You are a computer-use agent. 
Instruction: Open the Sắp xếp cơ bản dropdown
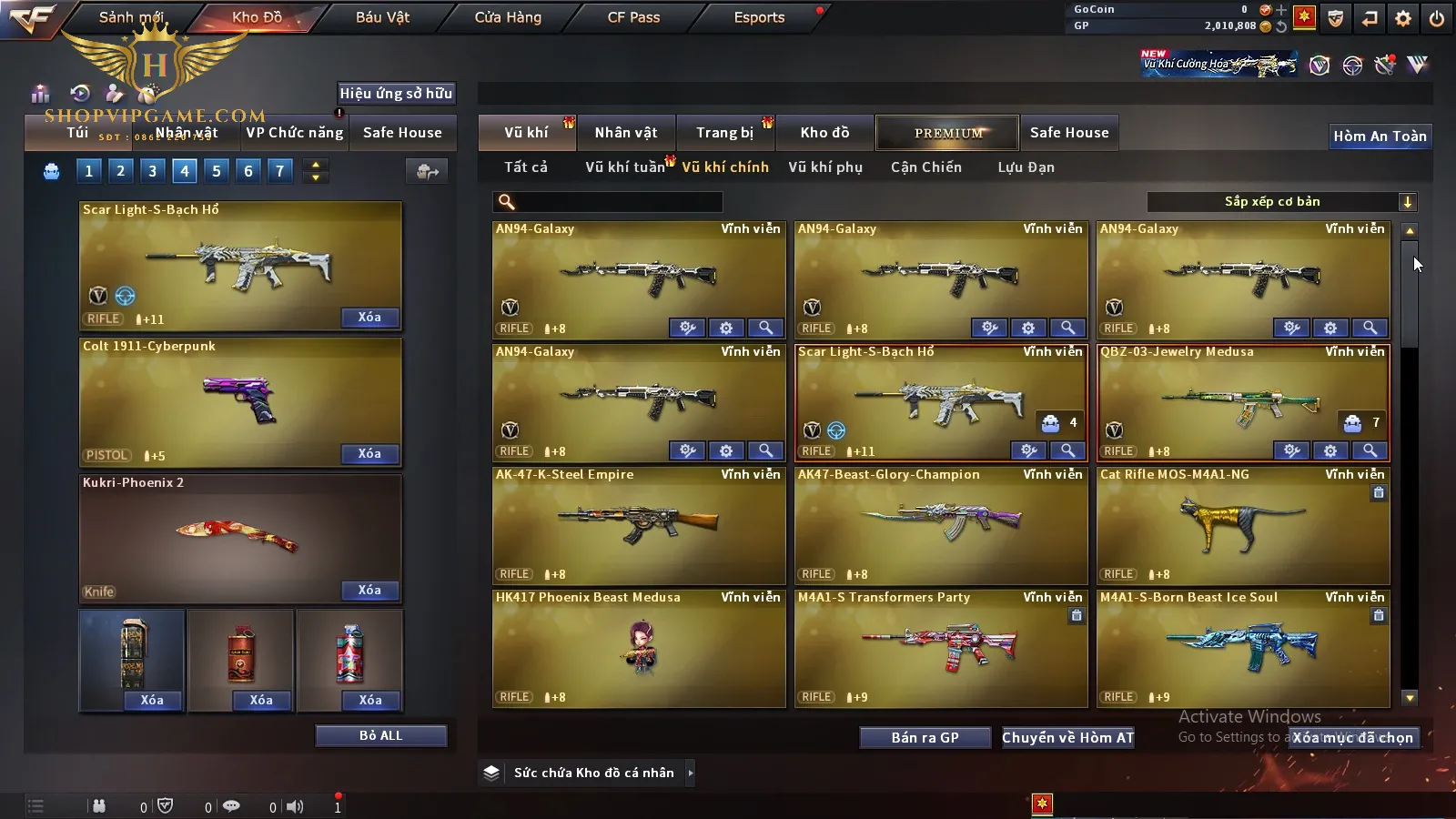point(1282,202)
